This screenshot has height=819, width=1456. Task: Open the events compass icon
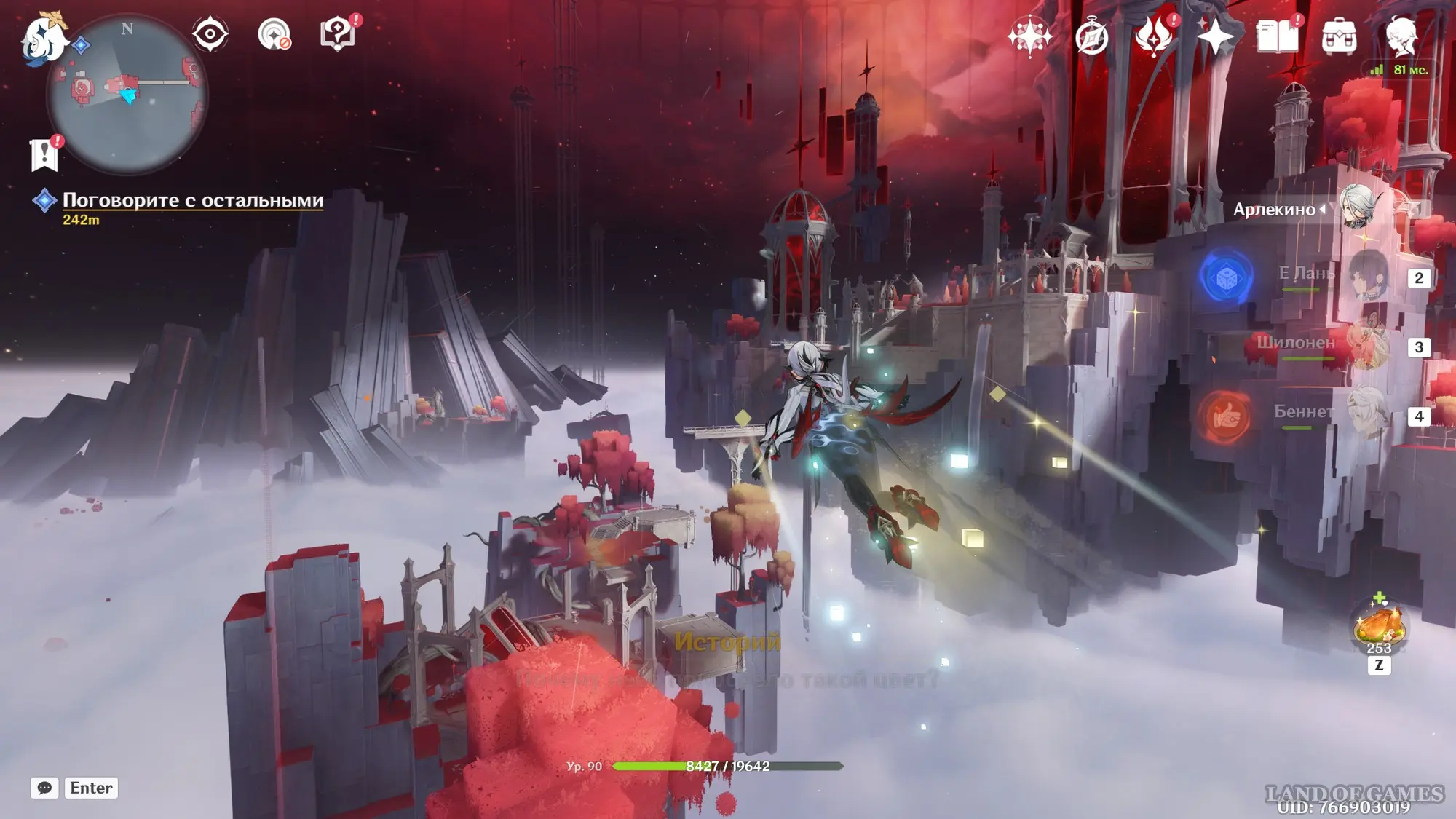1091,36
